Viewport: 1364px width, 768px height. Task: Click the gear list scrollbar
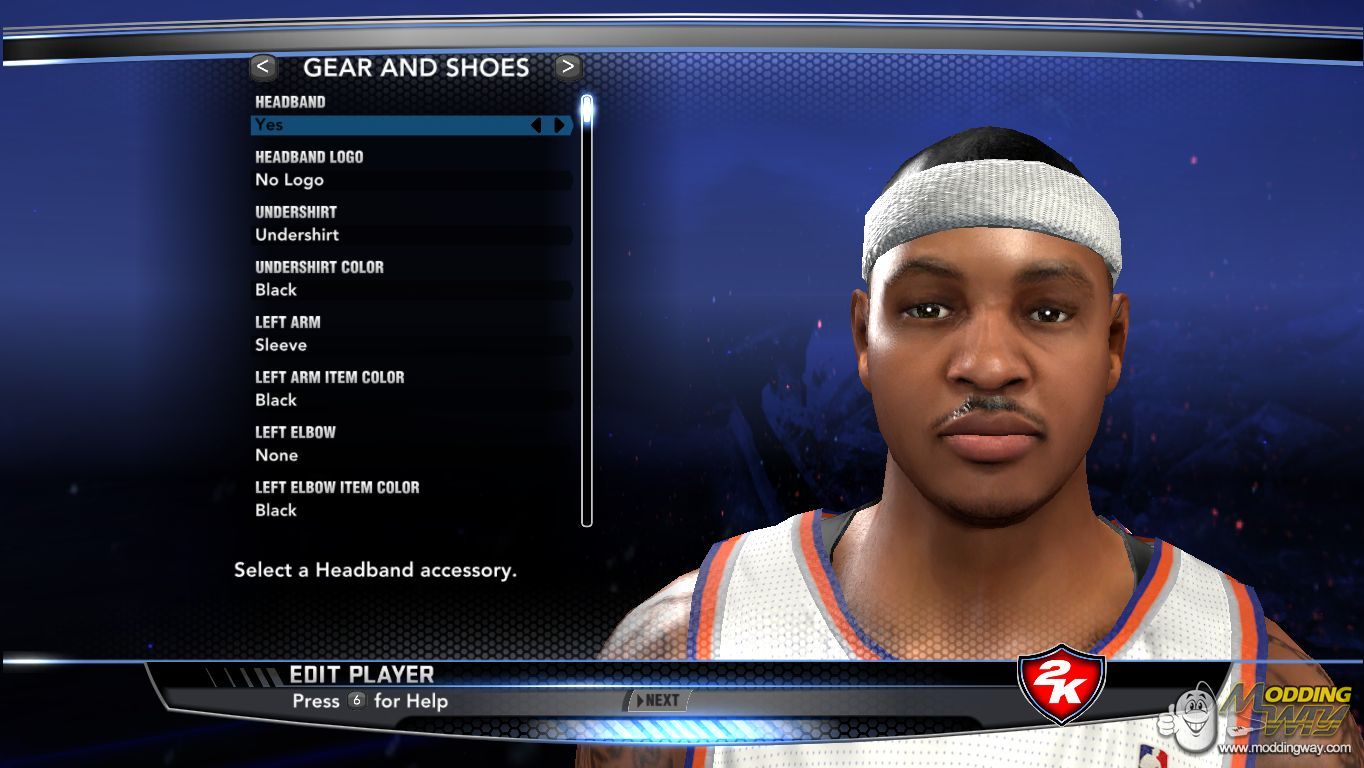587,310
